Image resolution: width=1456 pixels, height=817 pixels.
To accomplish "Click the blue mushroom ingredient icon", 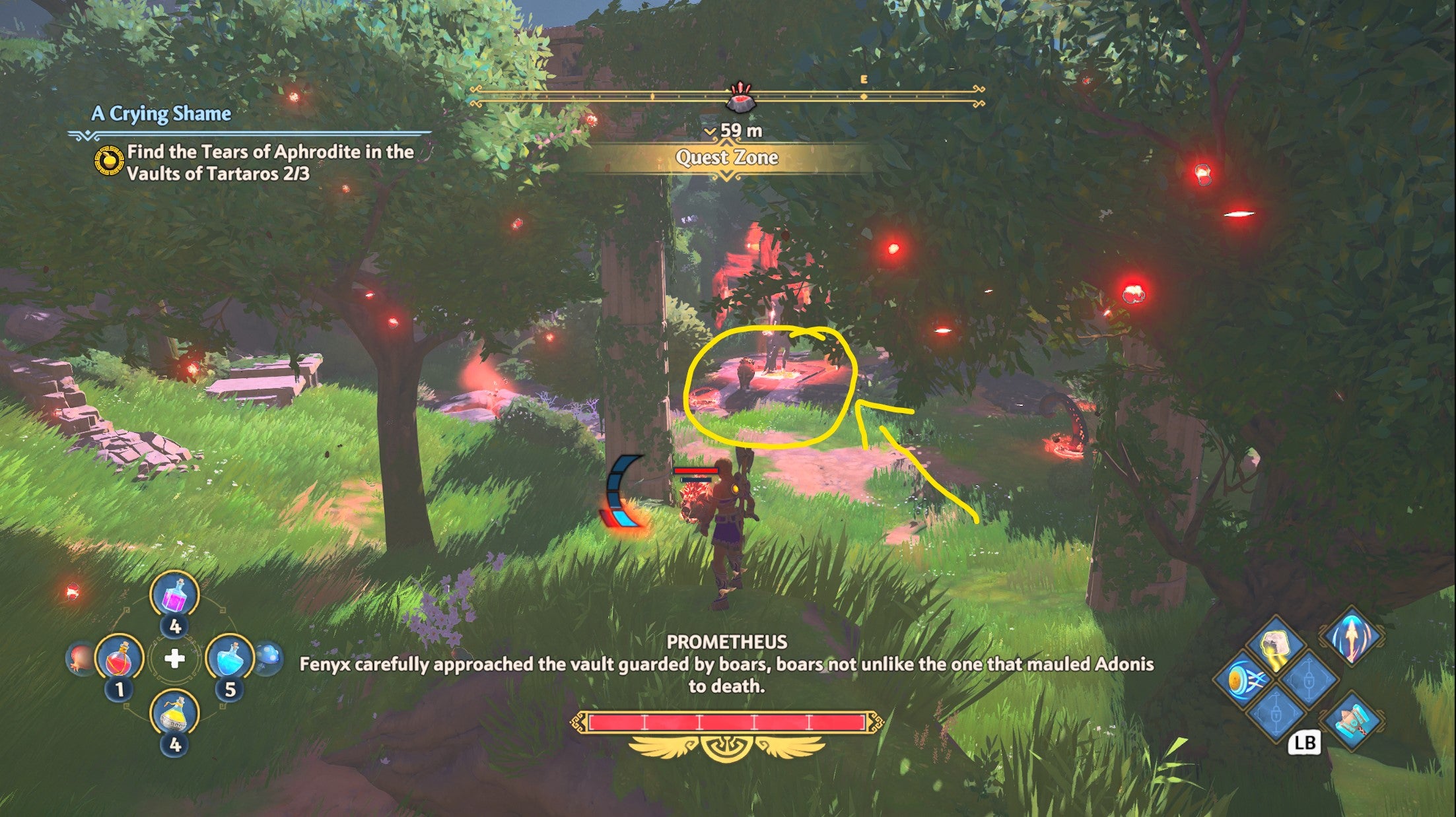I will tap(268, 657).
